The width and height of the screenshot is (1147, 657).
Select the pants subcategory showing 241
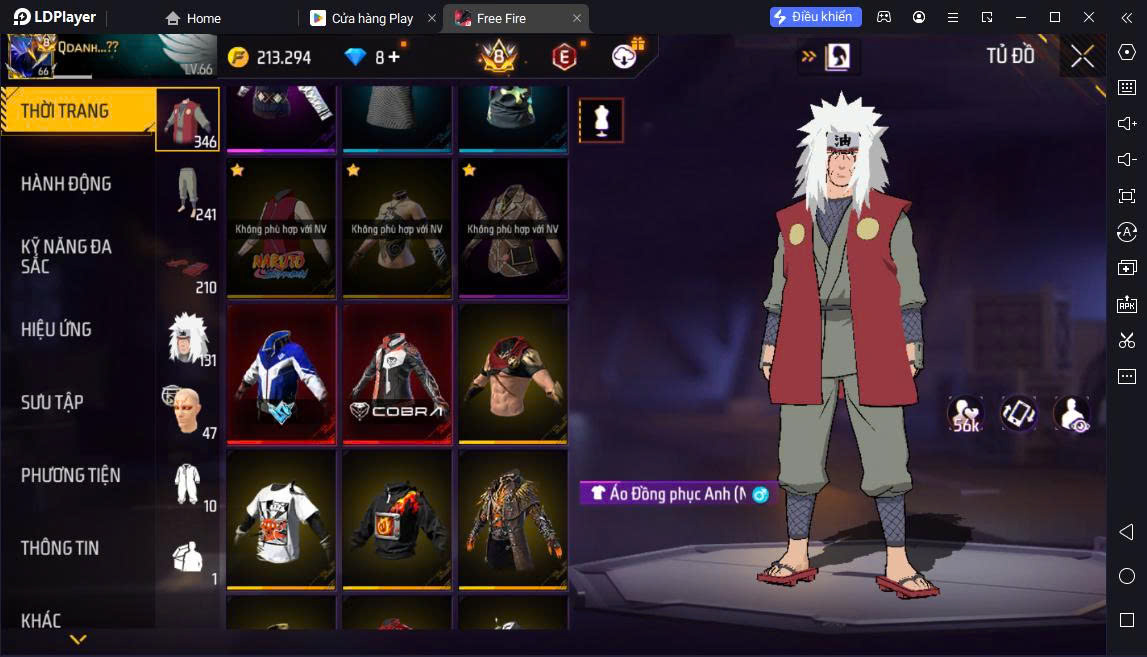[188, 191]
